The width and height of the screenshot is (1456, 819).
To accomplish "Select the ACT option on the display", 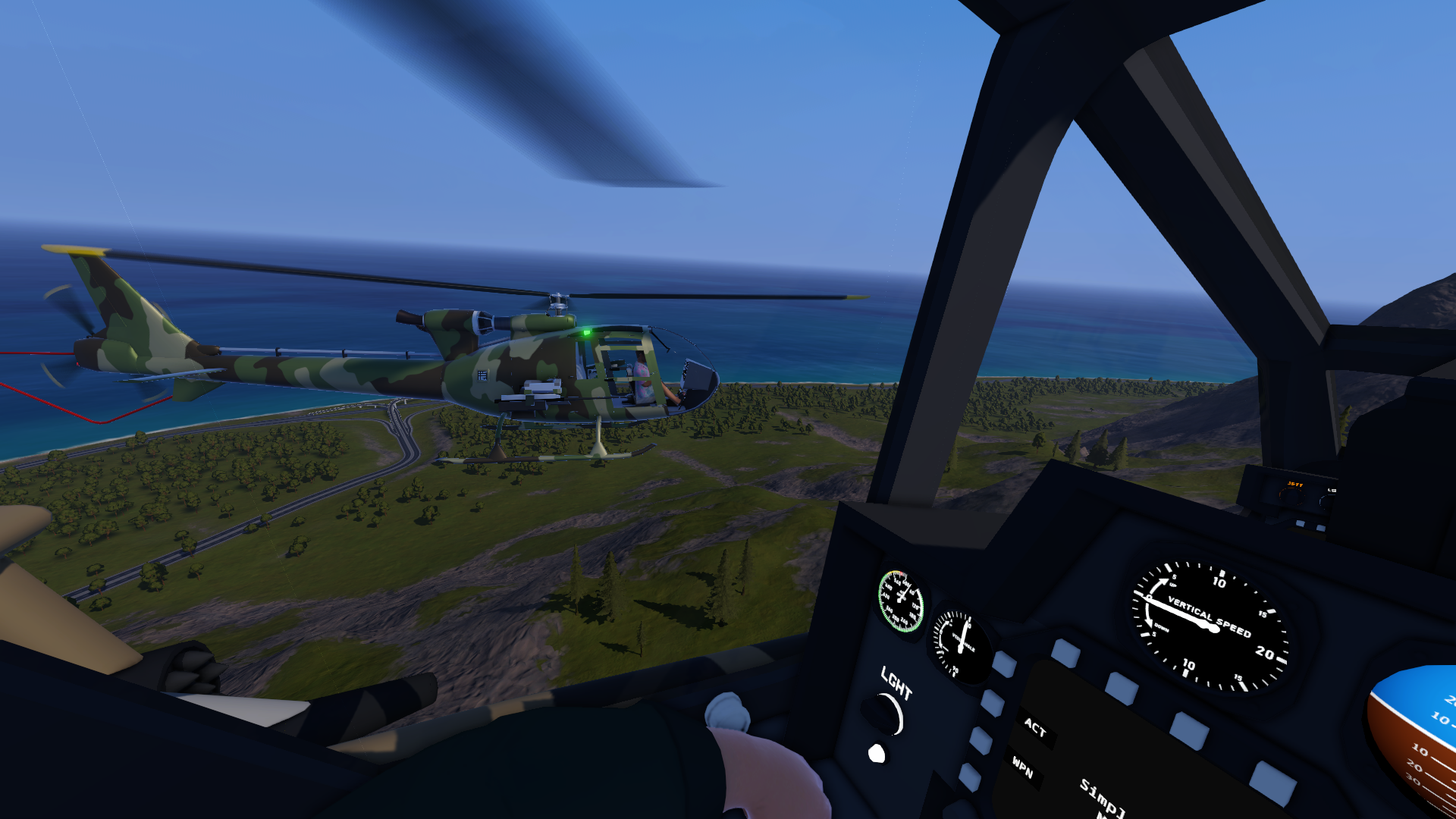I will 1034,728.
